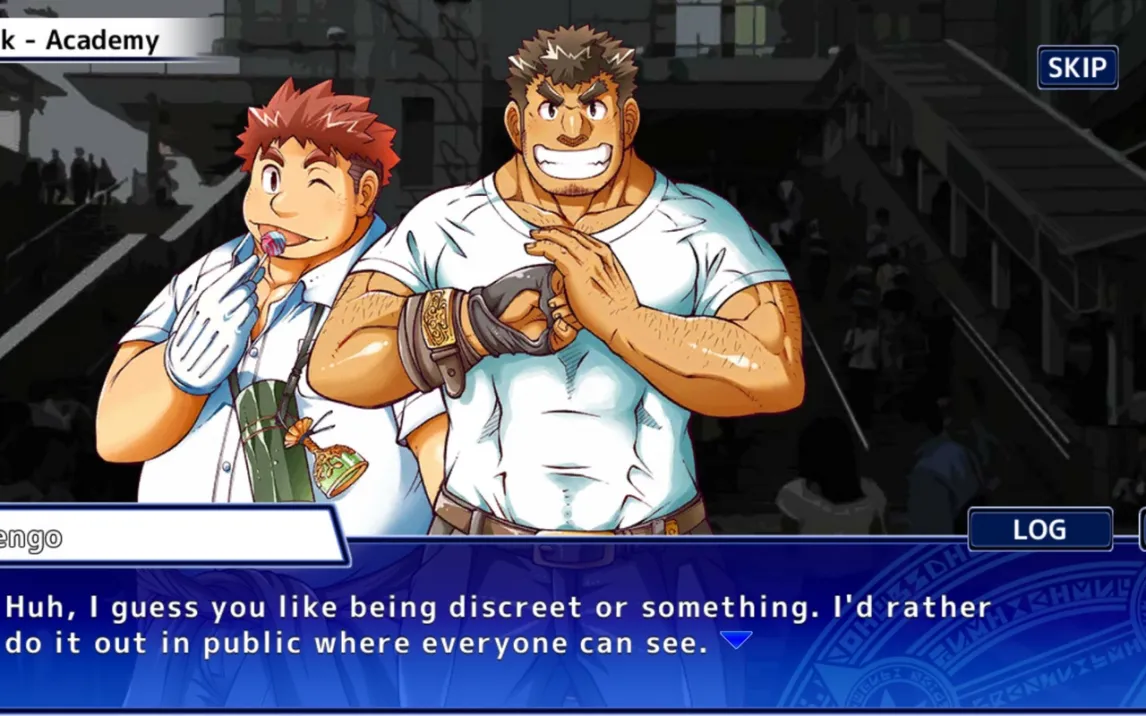
Task: Advance dialogue with the blue arrow
Action: tap(736, 641)
